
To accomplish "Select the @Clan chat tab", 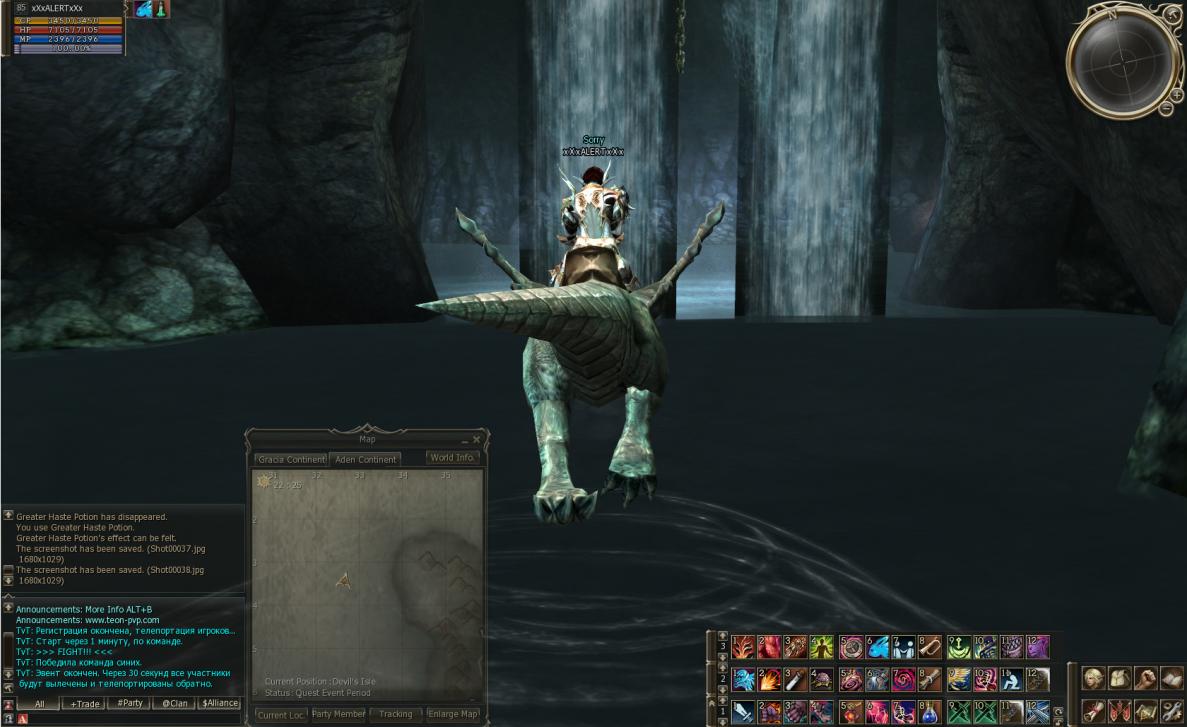I will [175, 704].
